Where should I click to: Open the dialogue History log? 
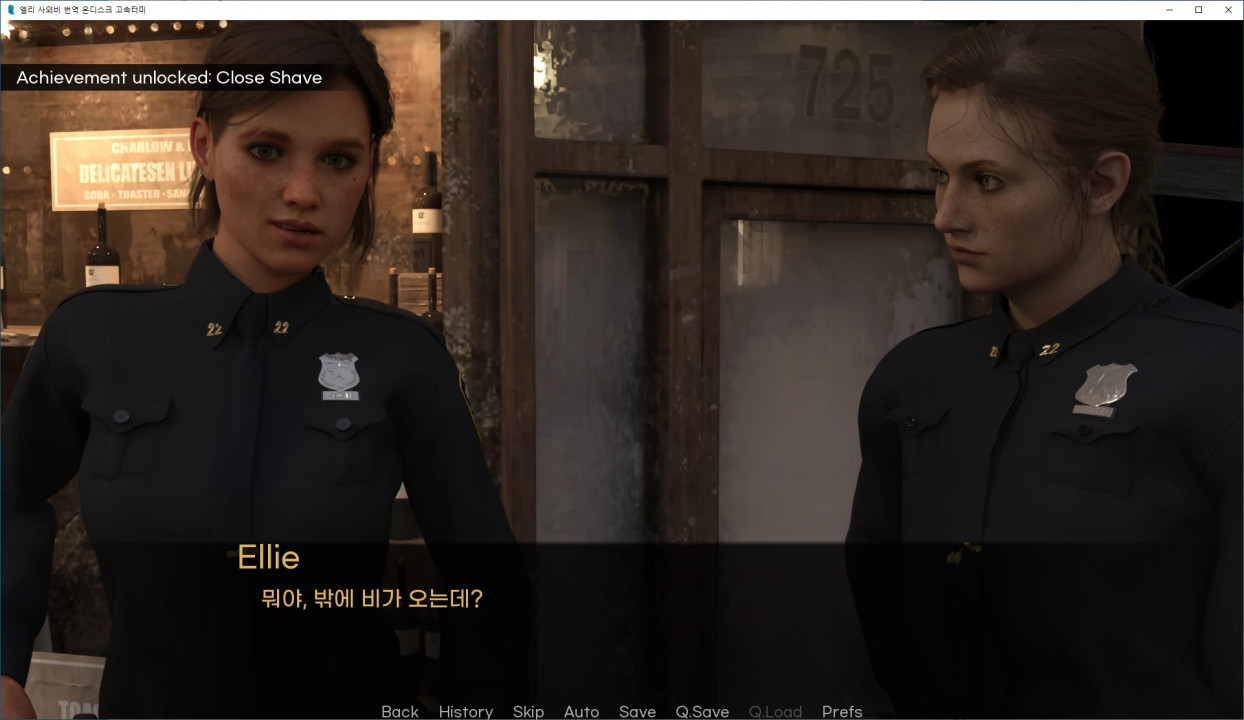tap(465, 711)
